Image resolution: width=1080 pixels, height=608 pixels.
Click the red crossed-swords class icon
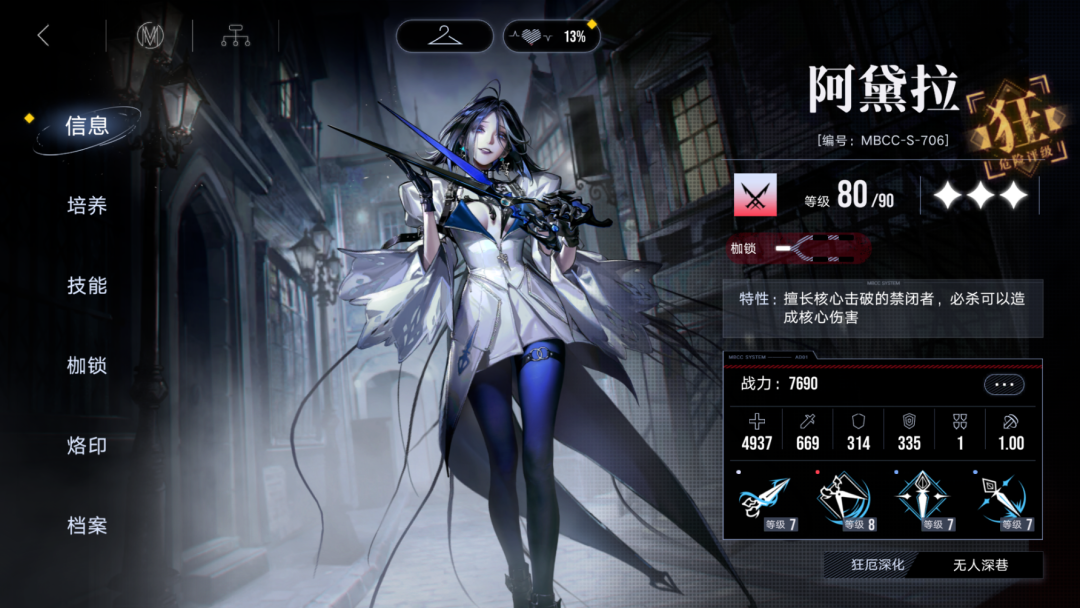tap(755, 196)
